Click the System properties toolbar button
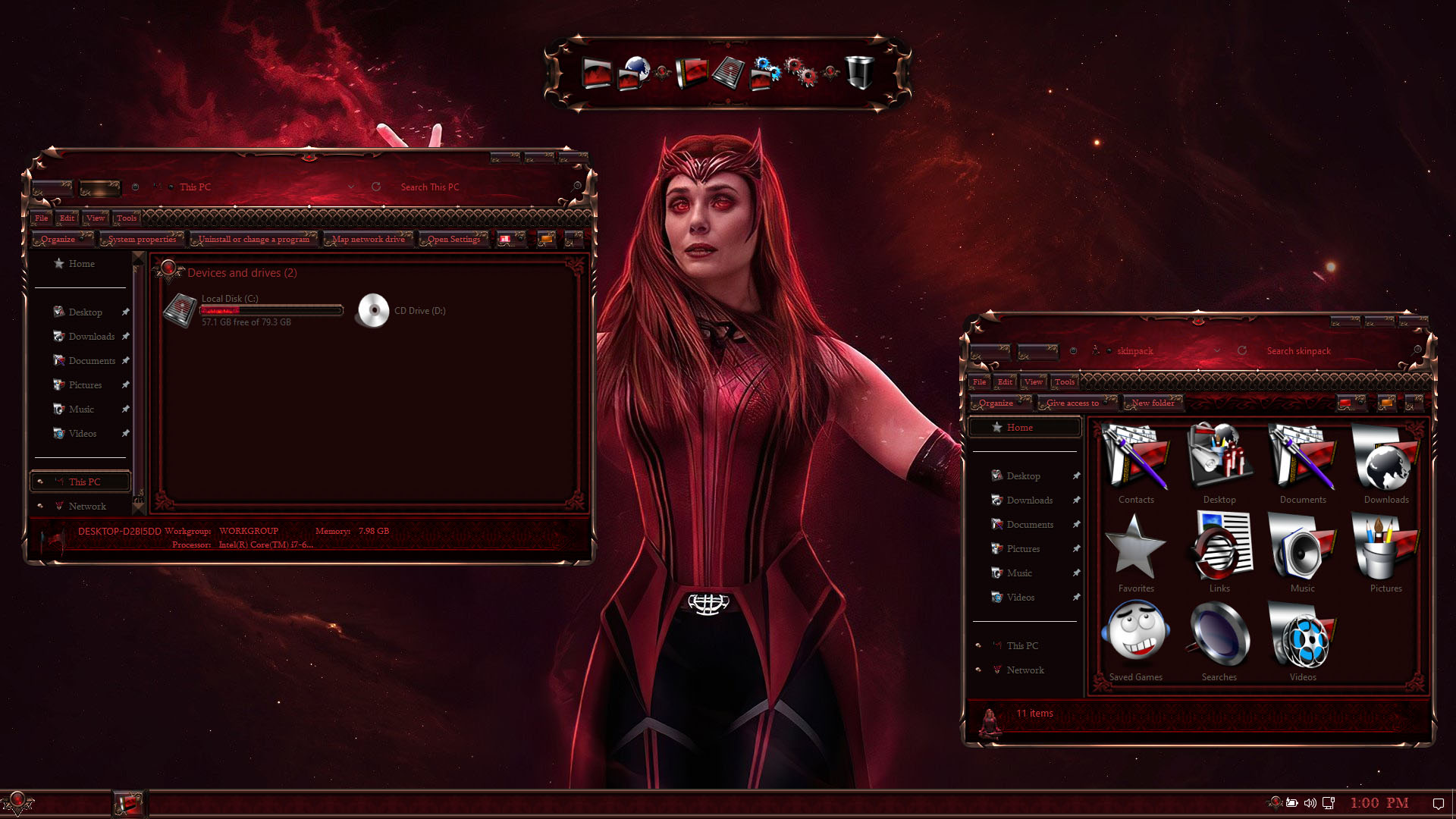 coord(142,240)
